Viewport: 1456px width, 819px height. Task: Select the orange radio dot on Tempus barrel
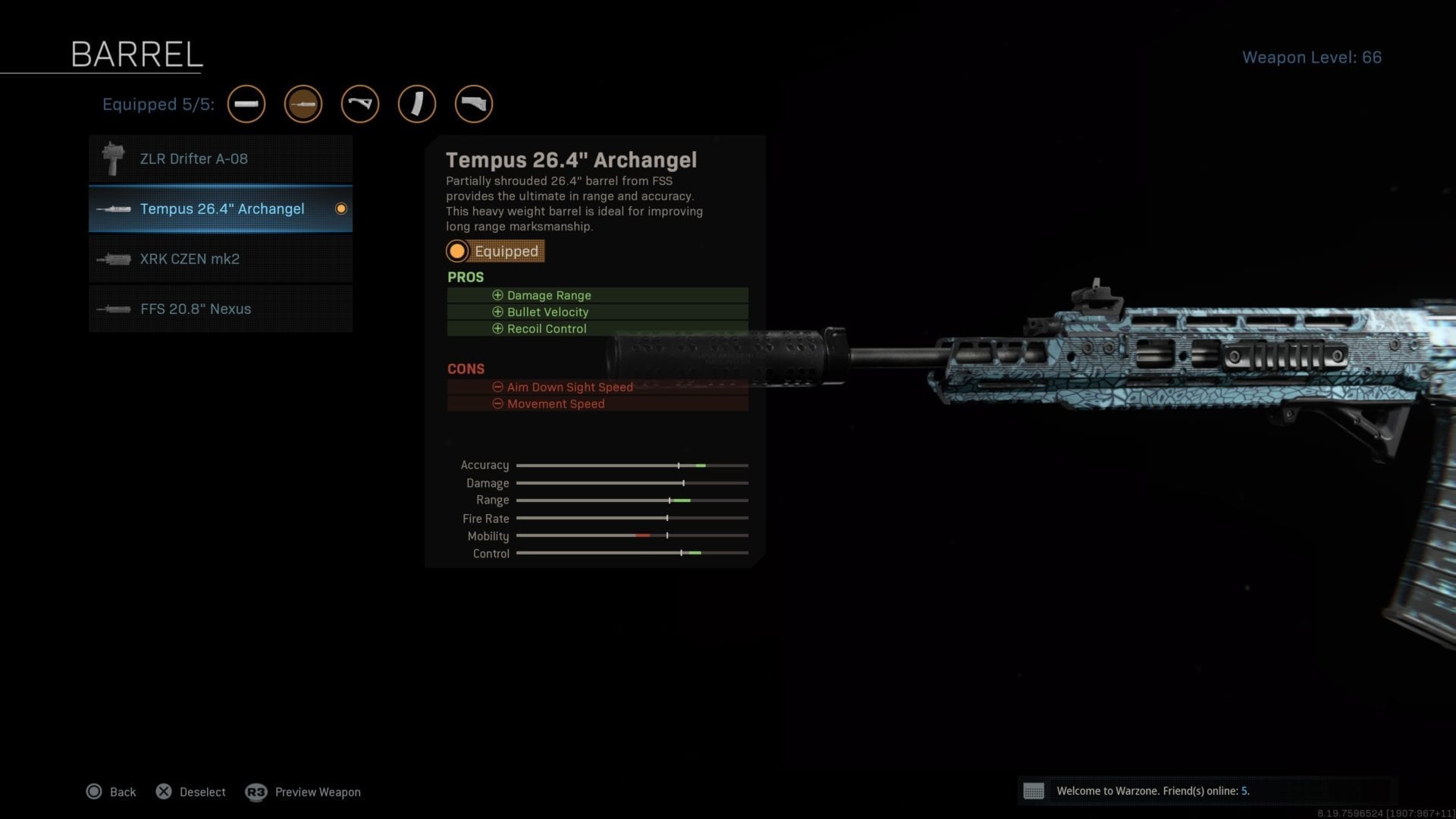pos(341,209)
